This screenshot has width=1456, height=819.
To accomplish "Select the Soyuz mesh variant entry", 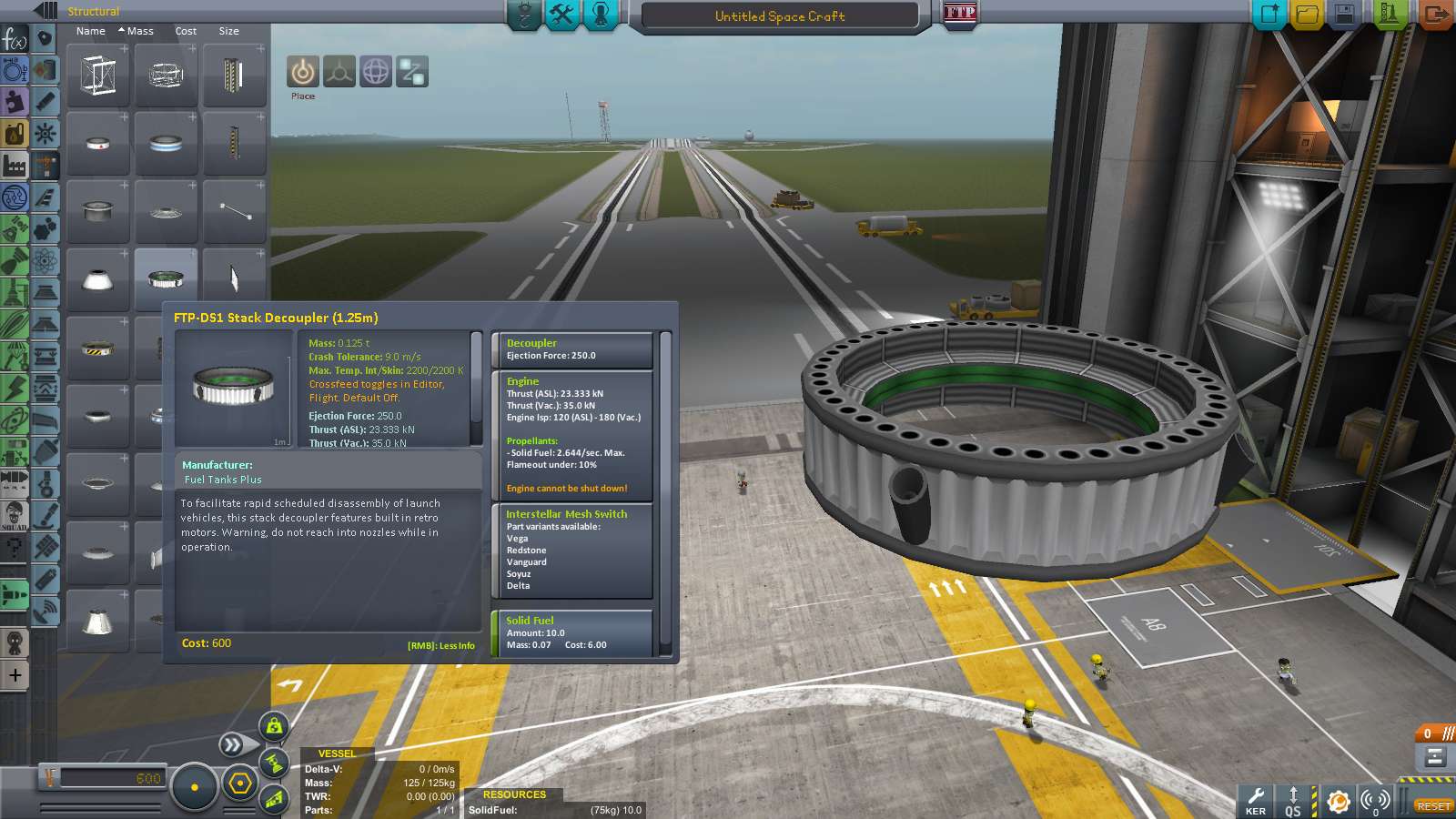I will 518,573.
